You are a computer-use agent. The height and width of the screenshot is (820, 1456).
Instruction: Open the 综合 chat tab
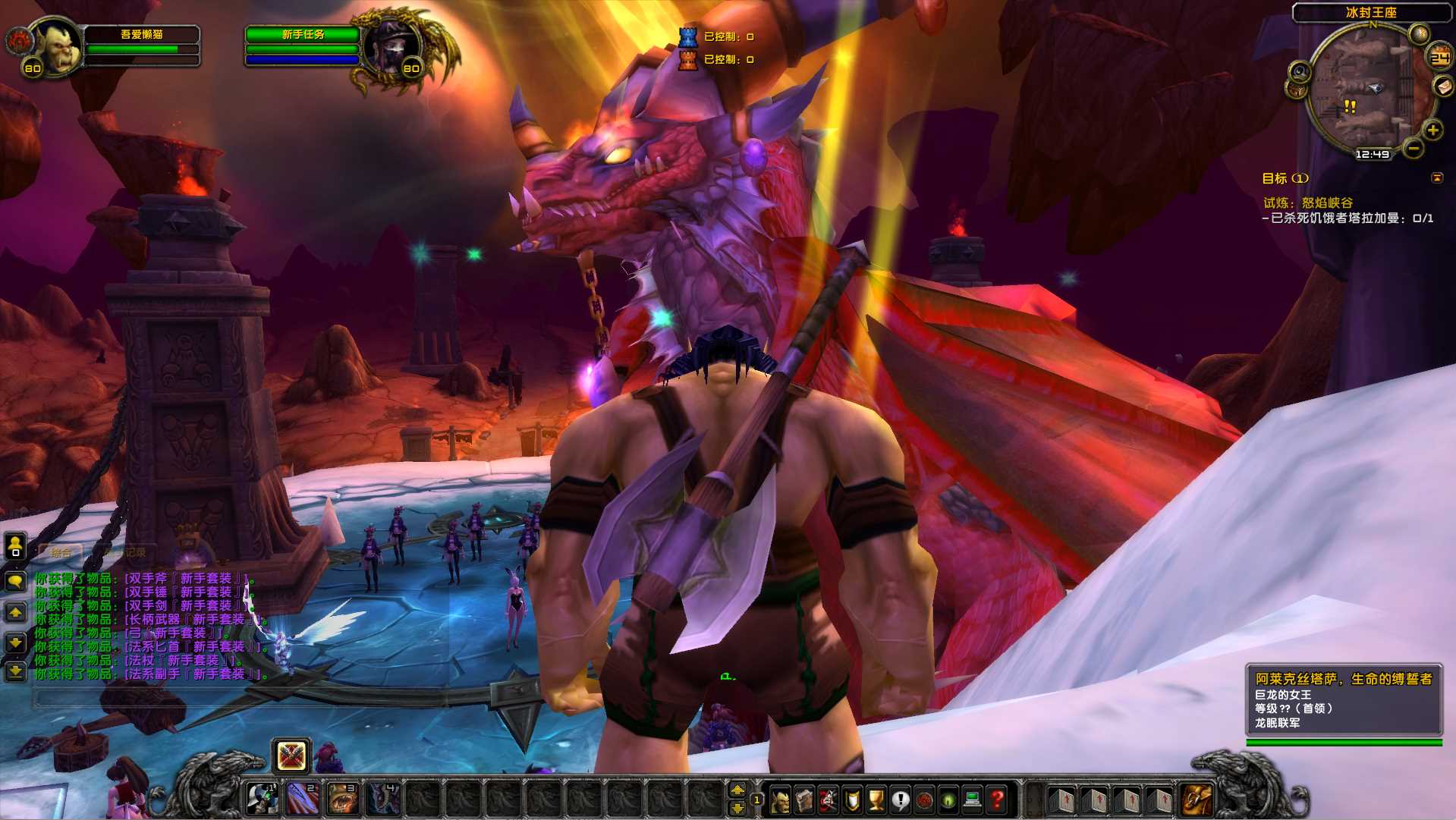pos(61,552)
